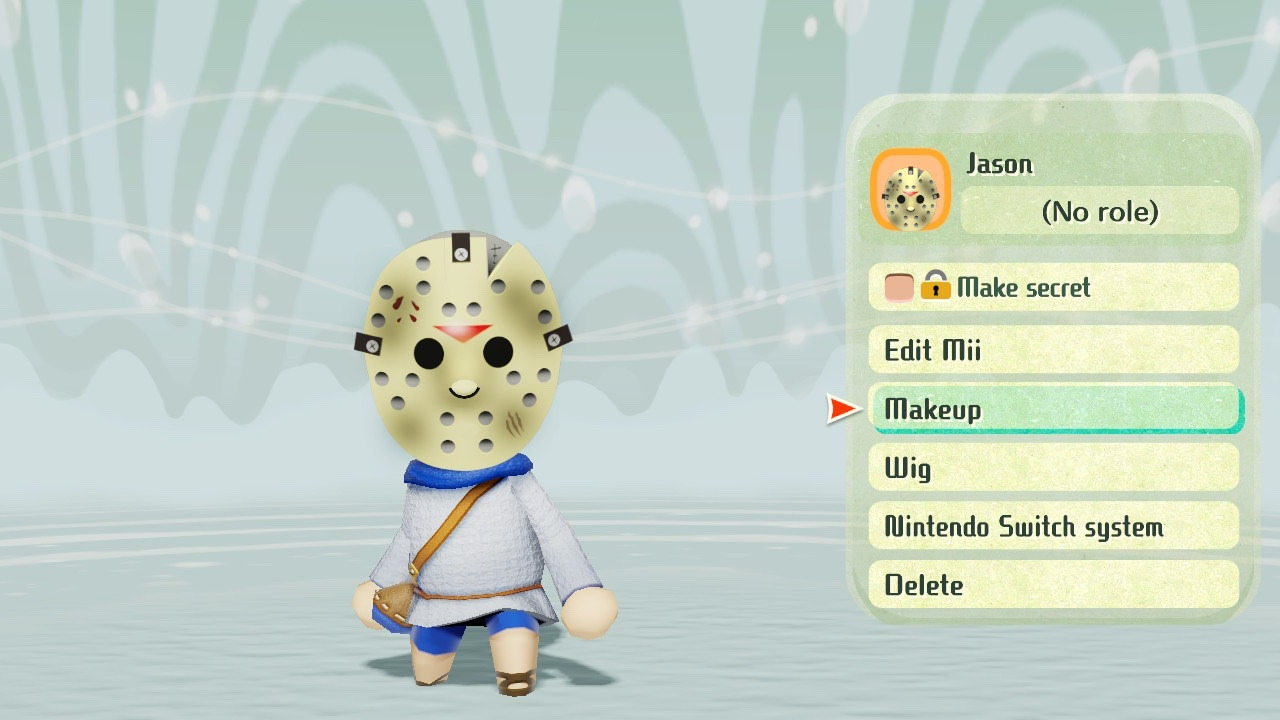The height and width of the screenshot is (720, 1280).
Task: Select the Makeup menu entry
Action: [1053, 409]
